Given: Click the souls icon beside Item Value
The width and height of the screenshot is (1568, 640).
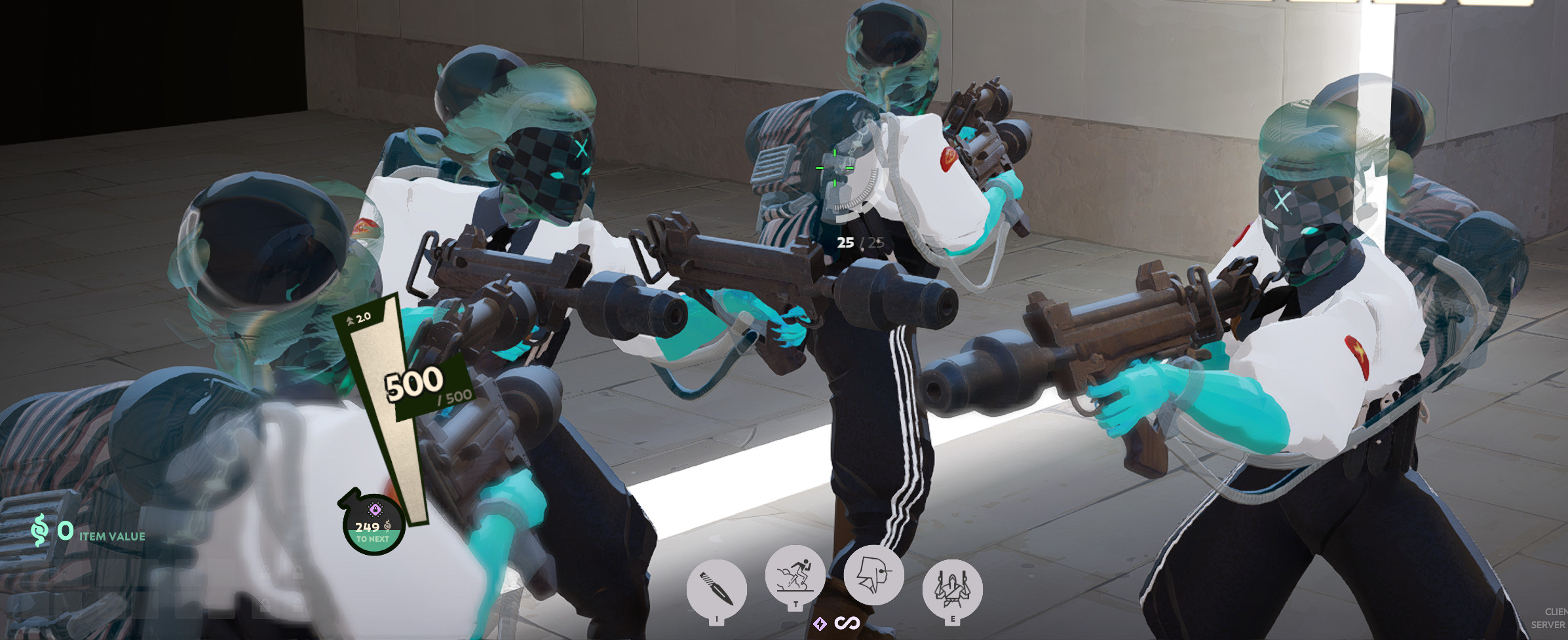Looking at the screenshot, I should click(x=40, y=530).
